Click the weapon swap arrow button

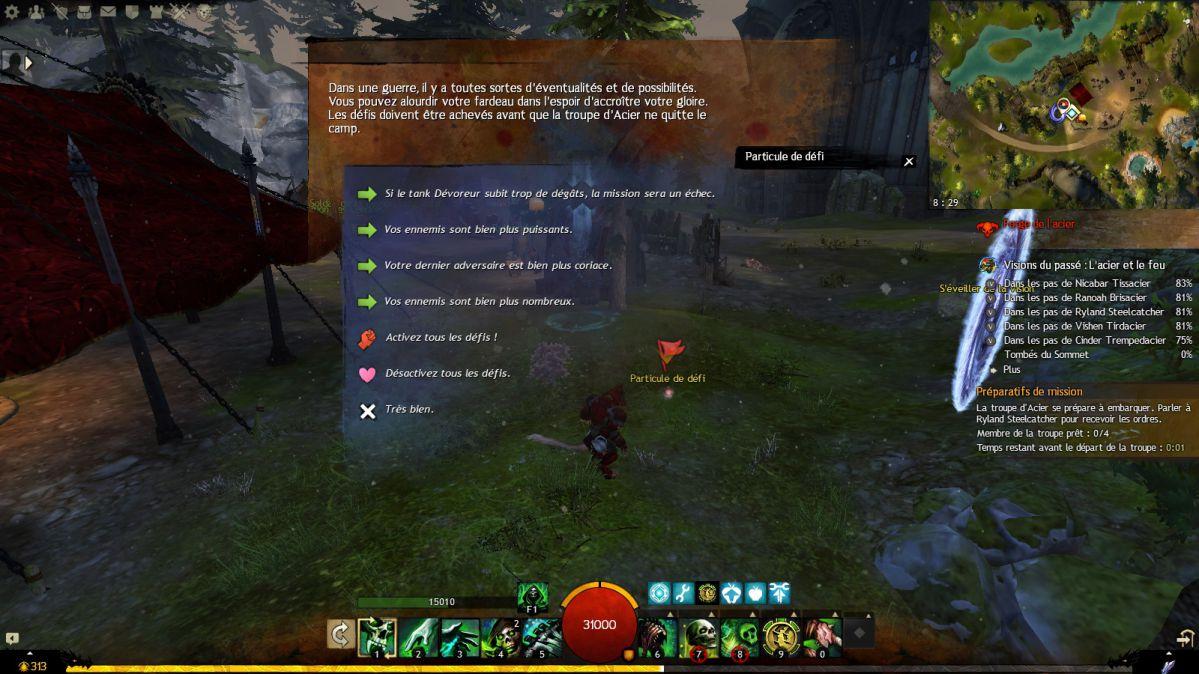point(340,634)
